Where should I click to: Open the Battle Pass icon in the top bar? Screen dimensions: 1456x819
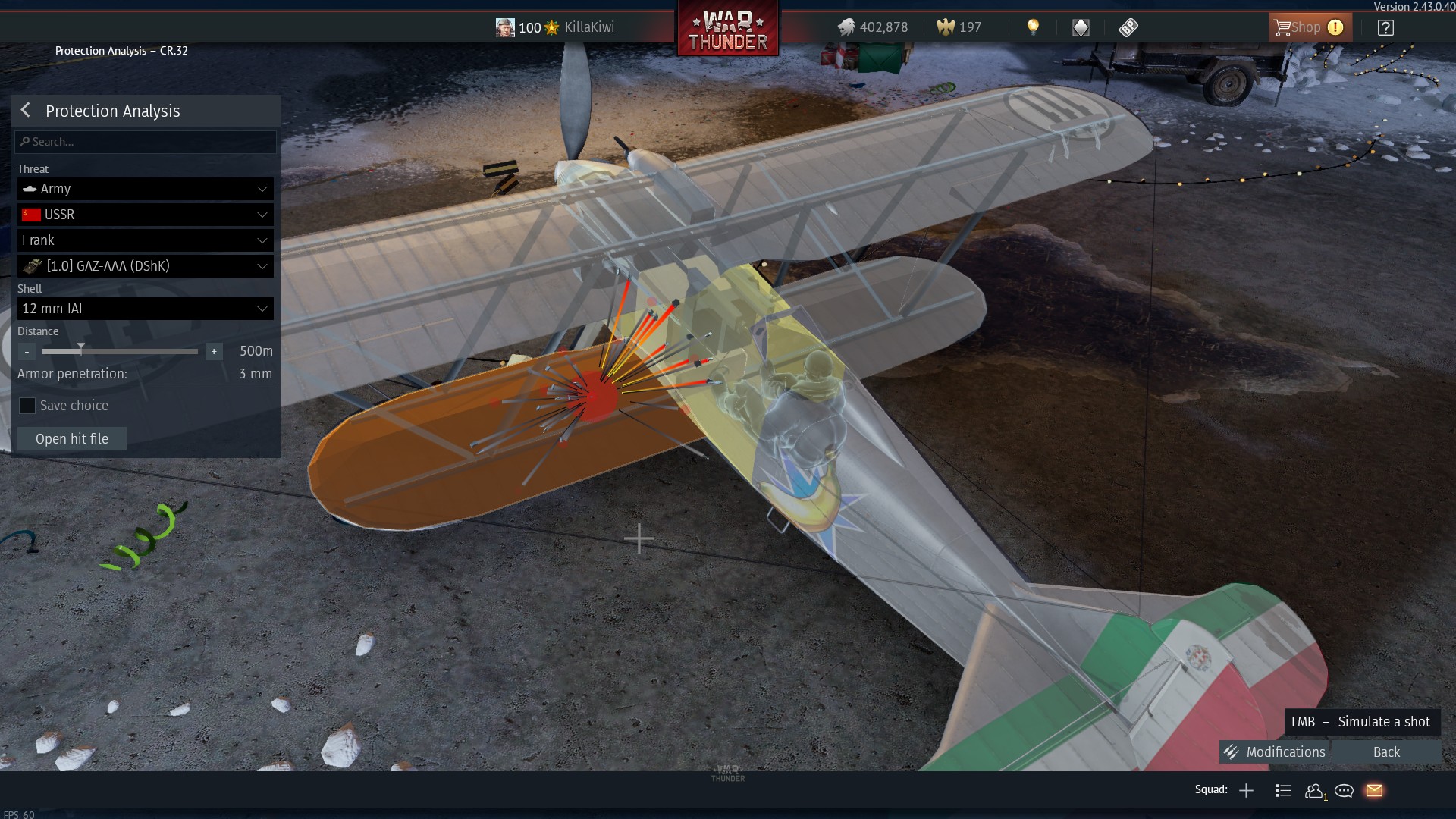[x=1129, y=27]
